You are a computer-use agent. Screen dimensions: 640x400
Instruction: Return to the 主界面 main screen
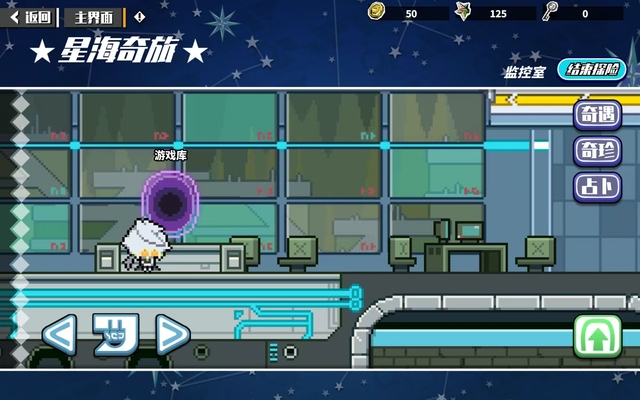coord(94,17)
